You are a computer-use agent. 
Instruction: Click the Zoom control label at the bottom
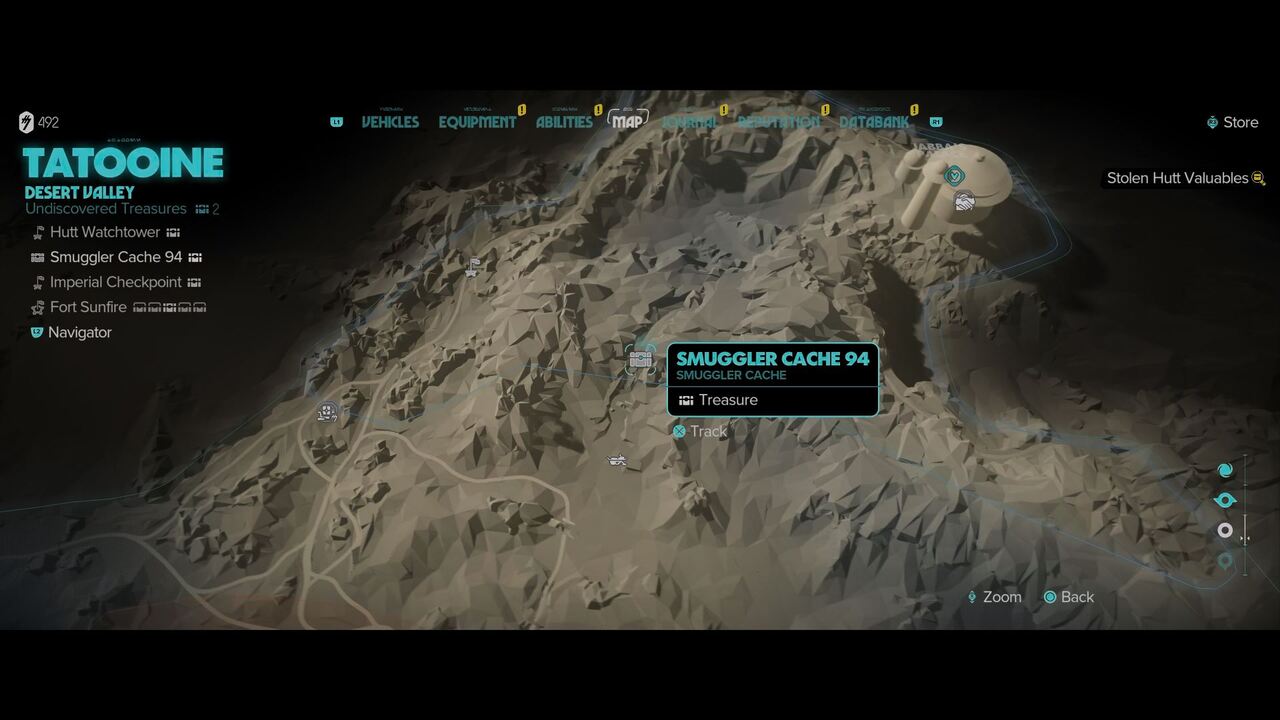pos(1001,597)
